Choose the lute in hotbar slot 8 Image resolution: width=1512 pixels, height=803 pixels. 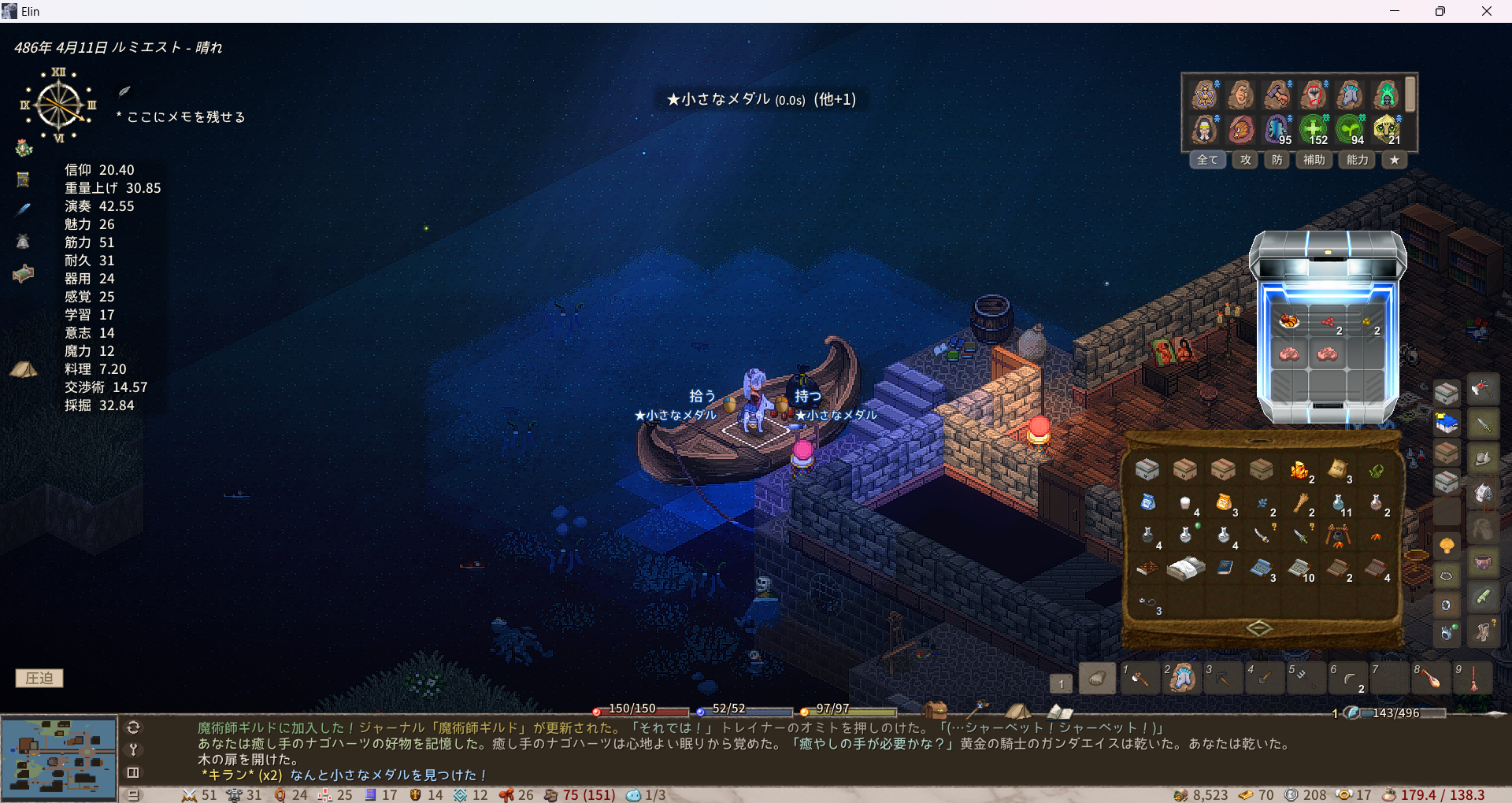1432,678
